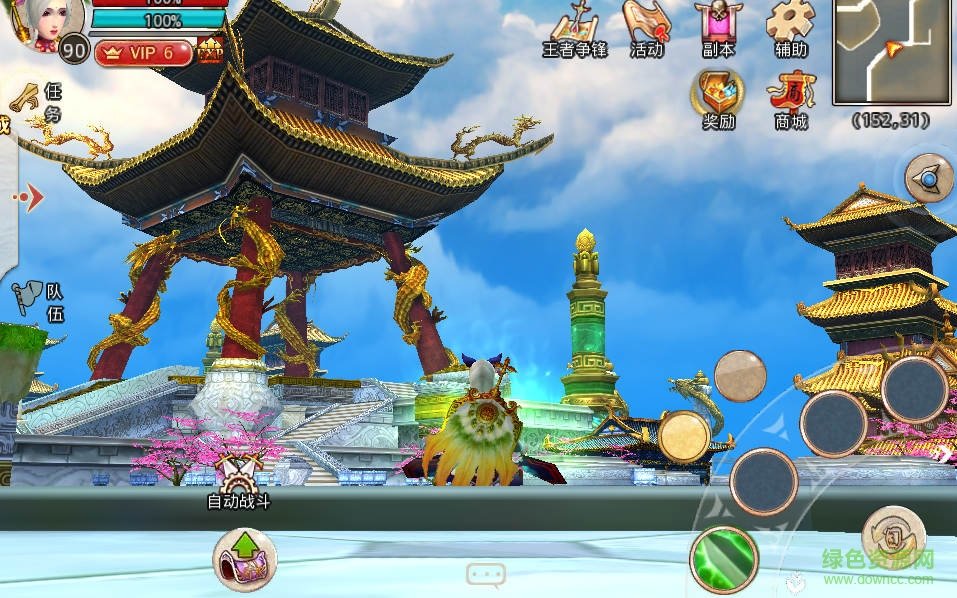
Task: Open the 王者争锋 arena menu
Action: tap(575, 28)
